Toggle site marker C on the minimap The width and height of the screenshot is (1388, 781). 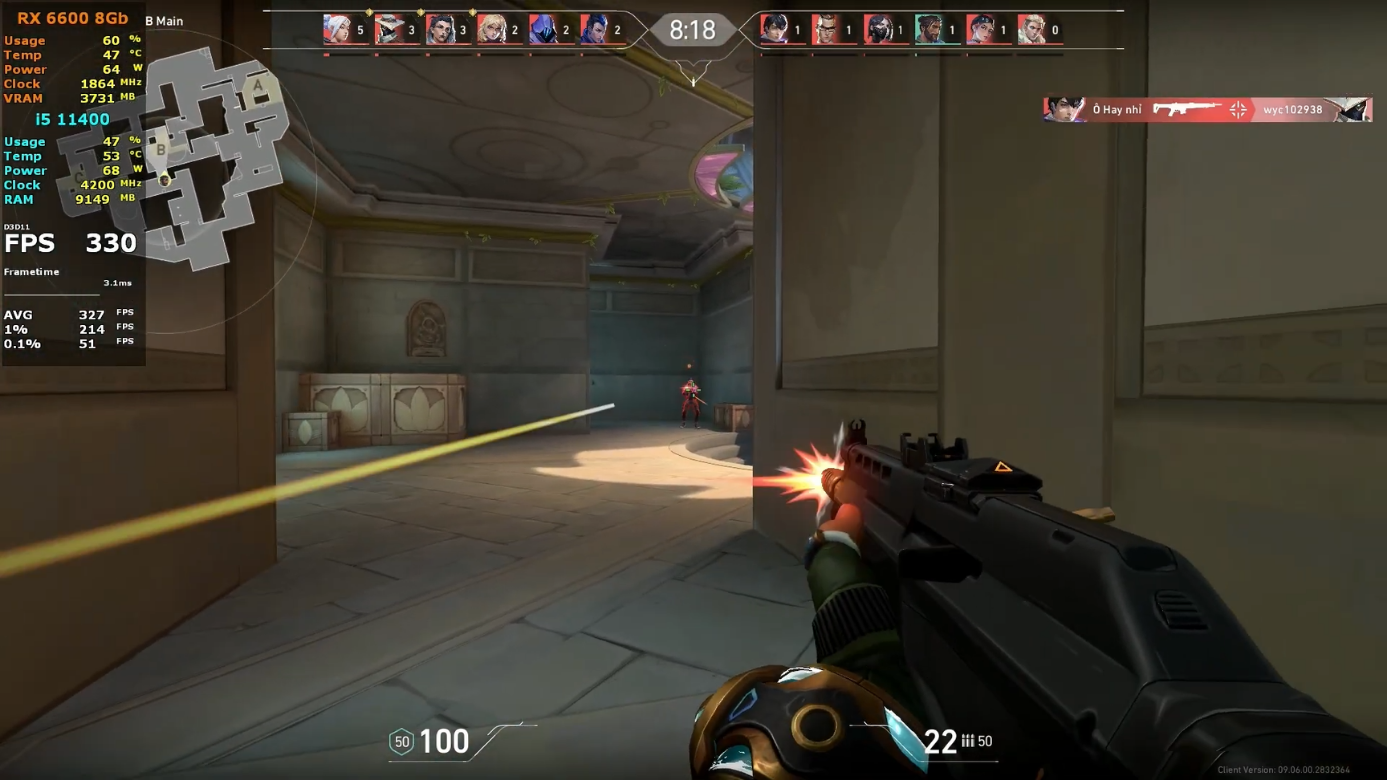click(x=78, y=176)
